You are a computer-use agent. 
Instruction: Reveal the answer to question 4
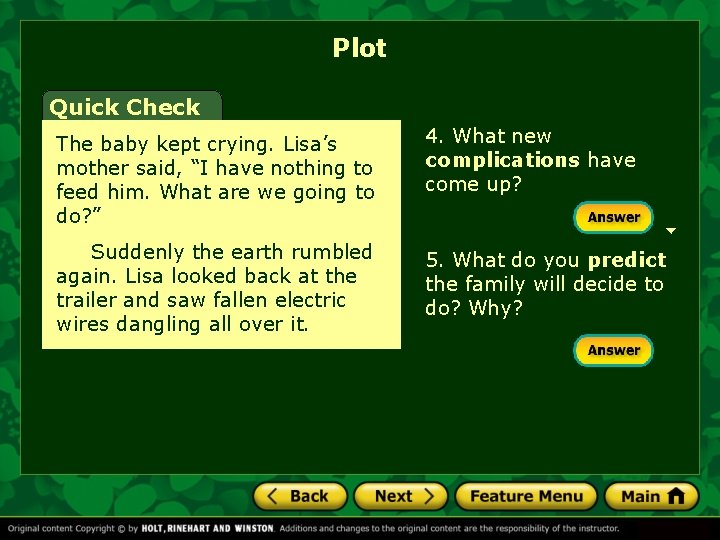pyautogui.click(x=613, y=217)
